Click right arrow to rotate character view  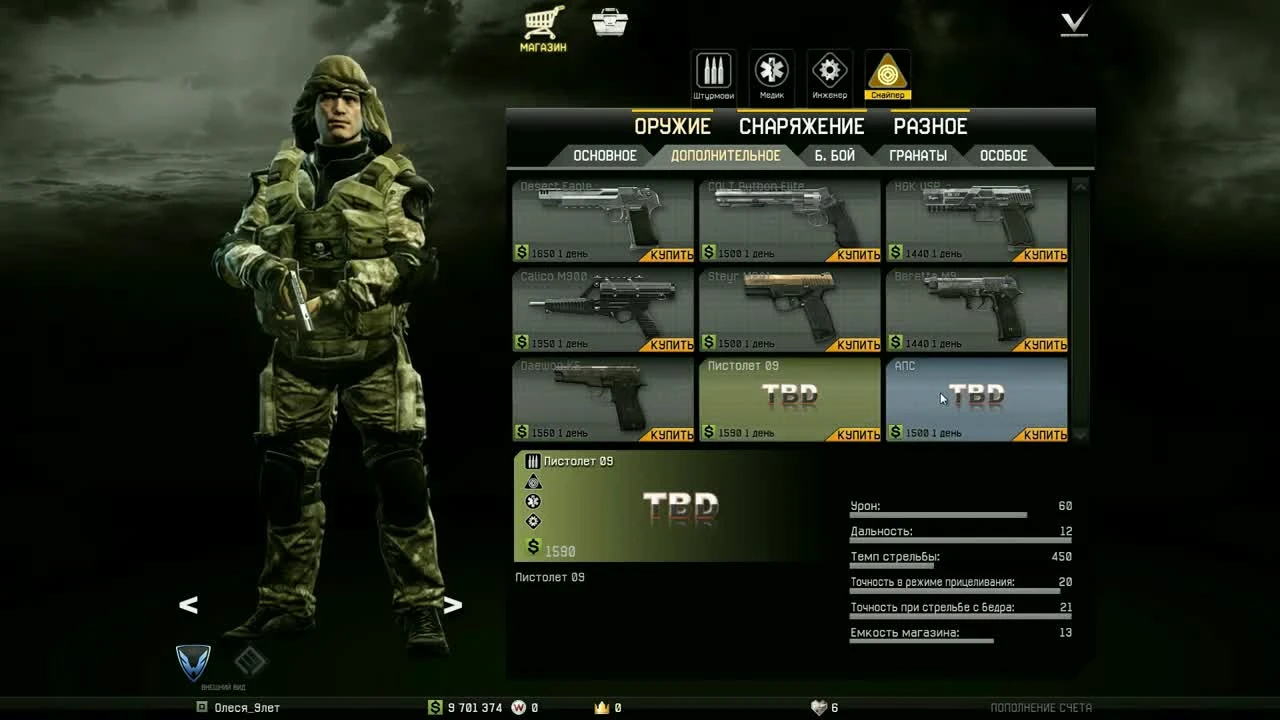click(x=451, y=604)
